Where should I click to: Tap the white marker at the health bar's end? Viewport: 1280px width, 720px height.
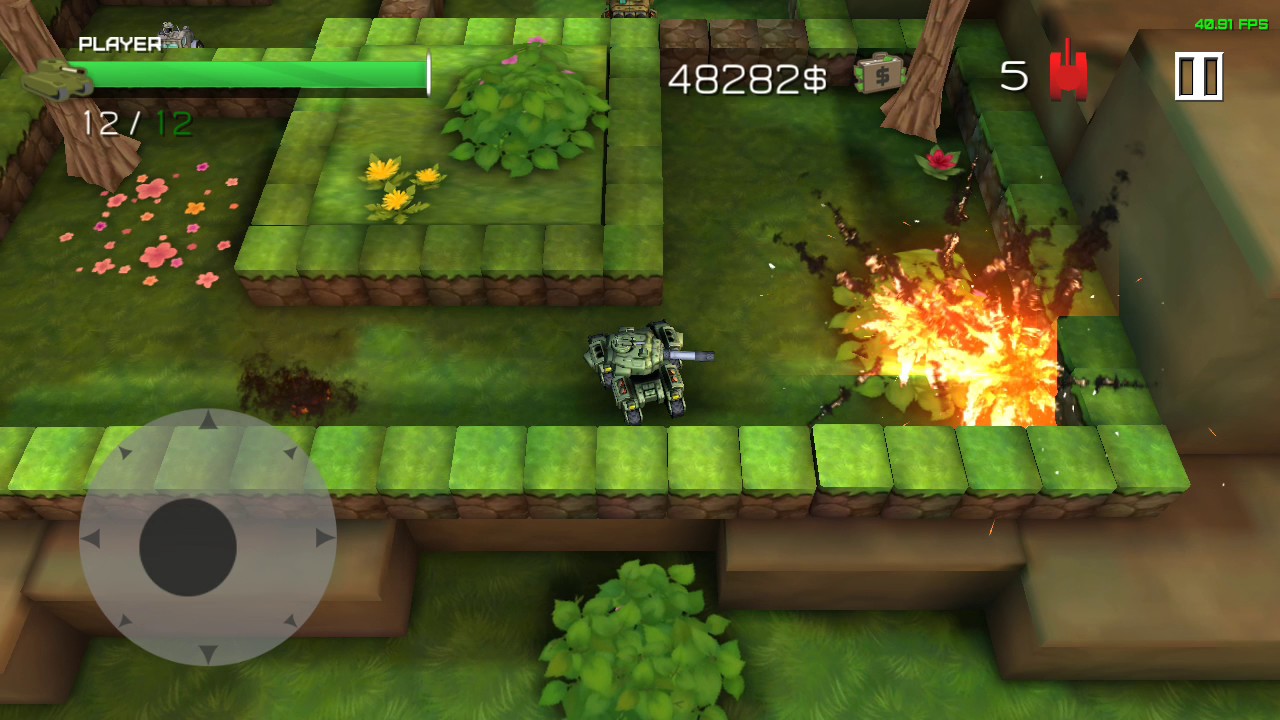(x=428, y=75)
